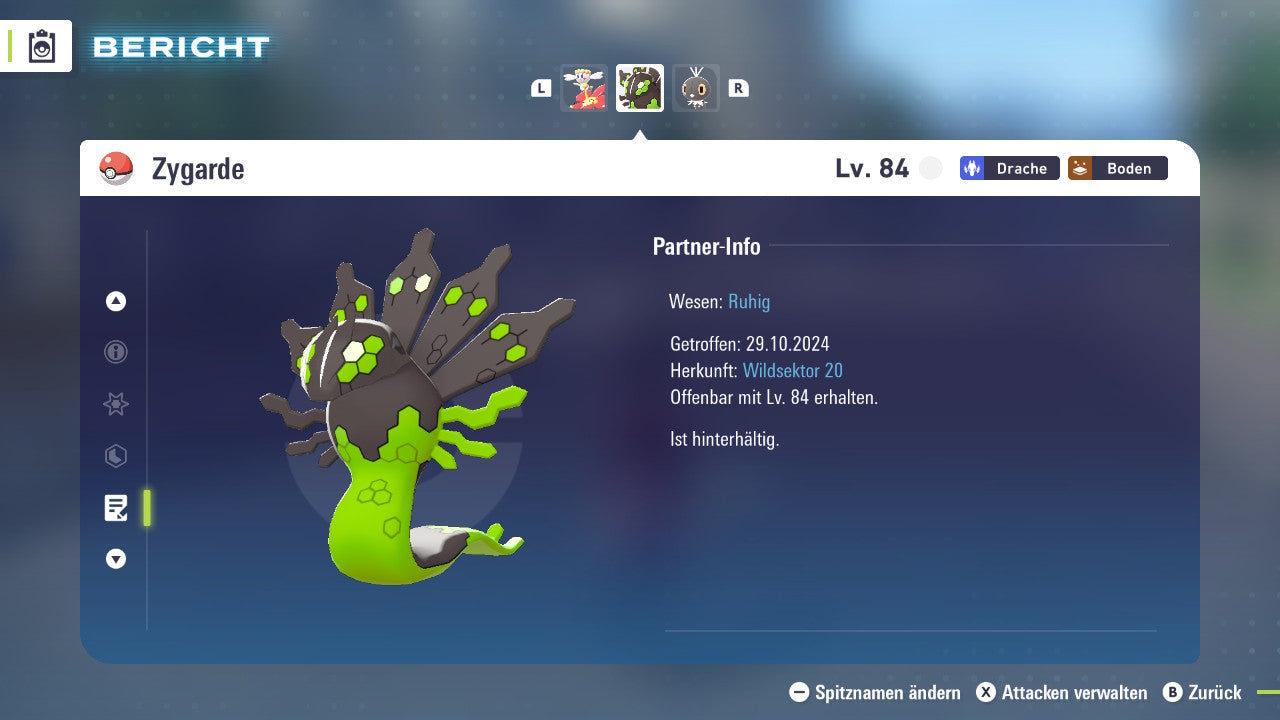Screen dimensions: 1280x720
Task: Click the Wildsektor 20 origin link
Action: (792, 371)
